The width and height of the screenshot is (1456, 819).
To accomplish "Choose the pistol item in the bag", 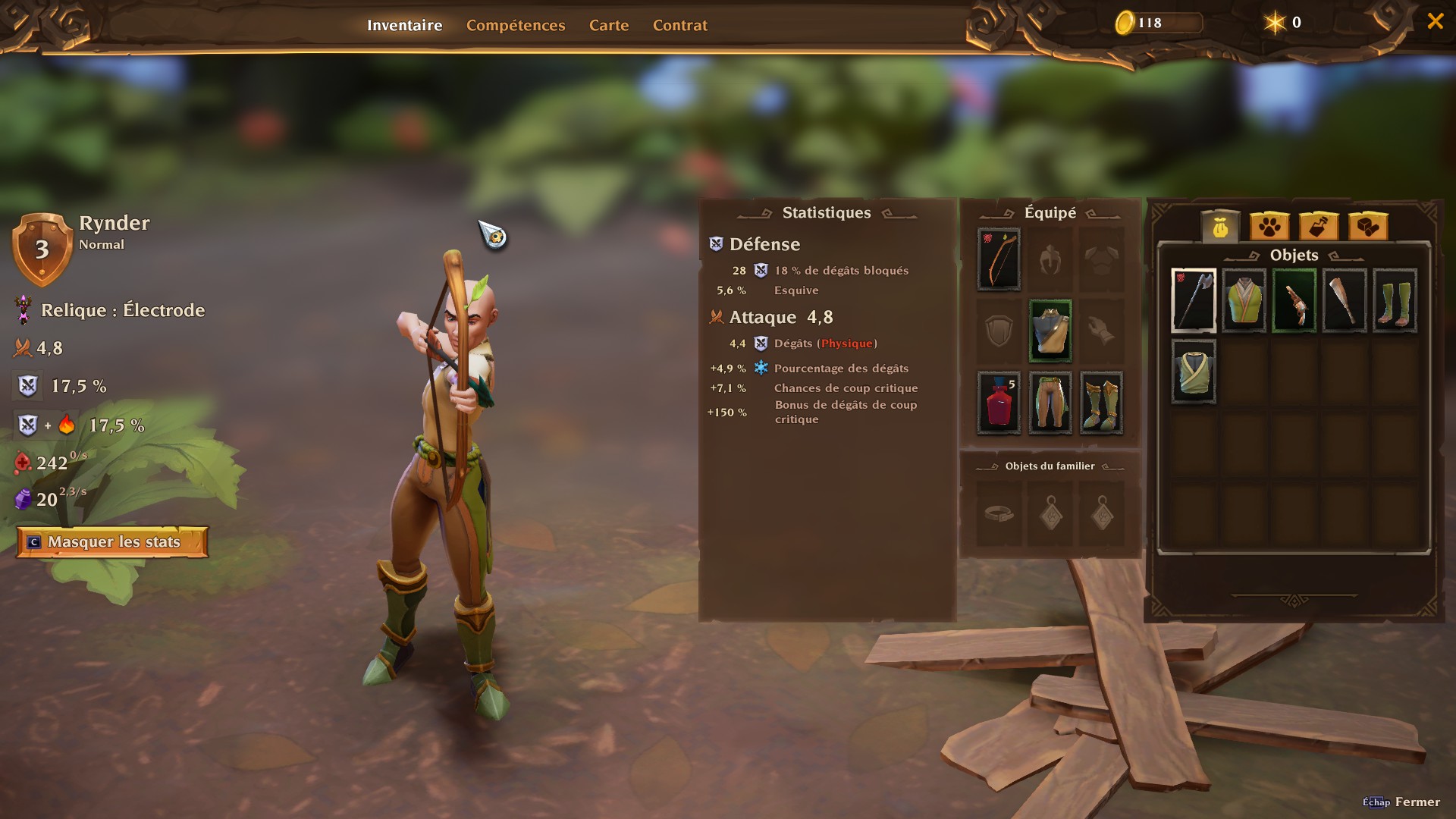I will click(1294, 300).
